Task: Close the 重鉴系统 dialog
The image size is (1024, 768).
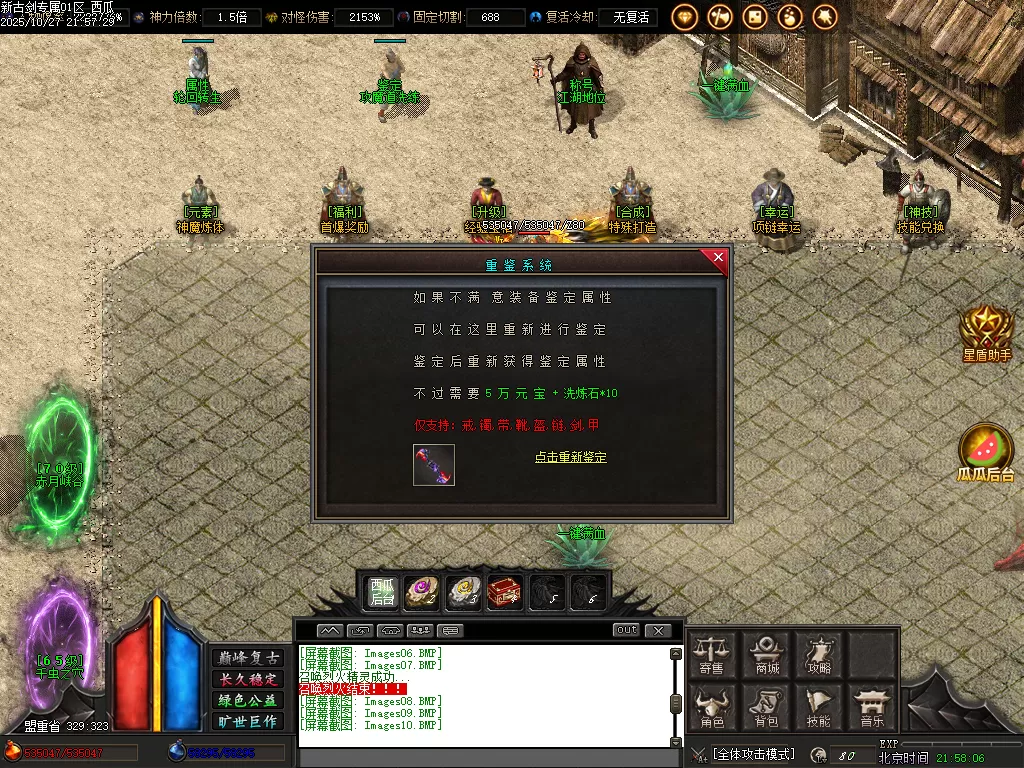Action: (x=717, y=259)
